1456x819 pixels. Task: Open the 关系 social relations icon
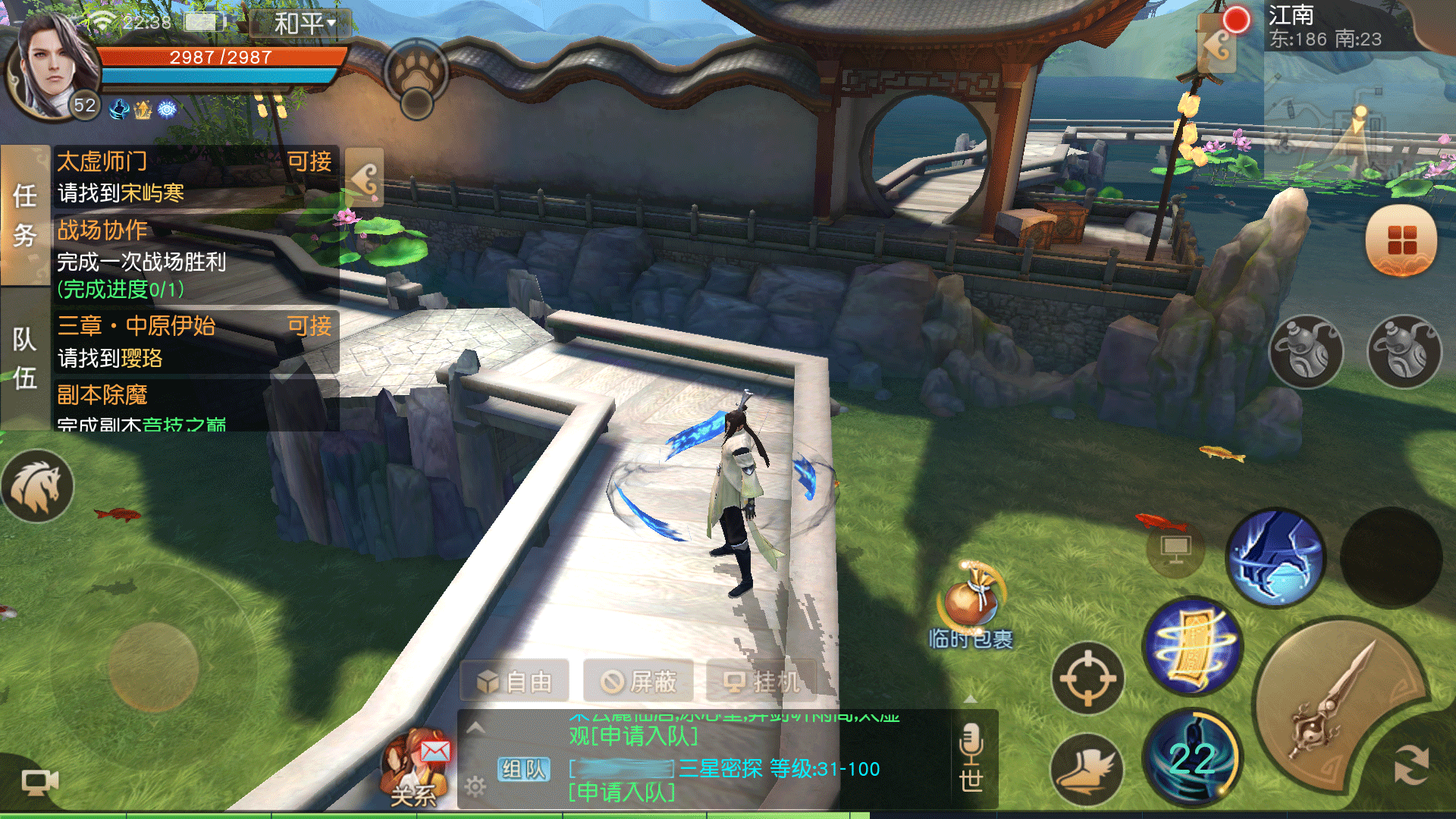[414, 767]
